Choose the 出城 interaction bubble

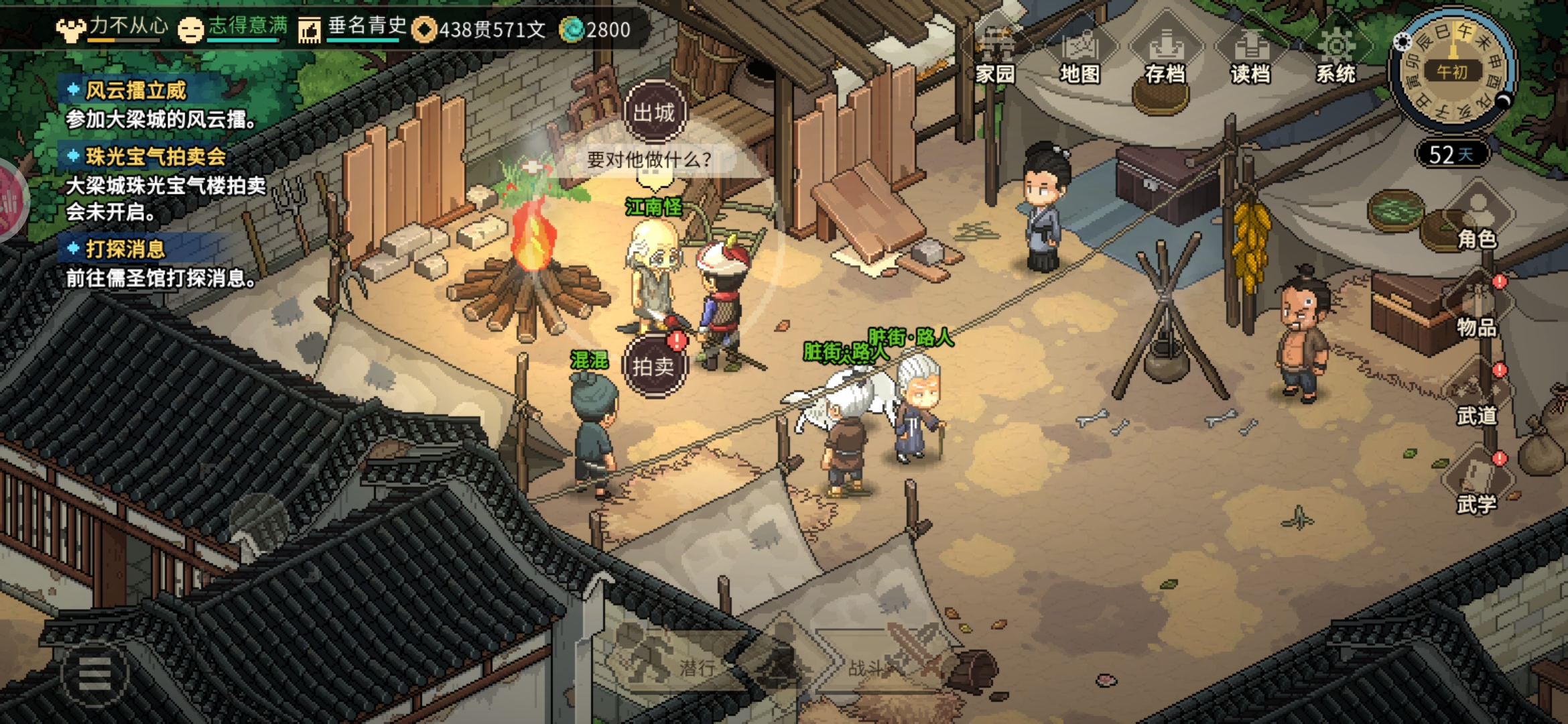655,113
